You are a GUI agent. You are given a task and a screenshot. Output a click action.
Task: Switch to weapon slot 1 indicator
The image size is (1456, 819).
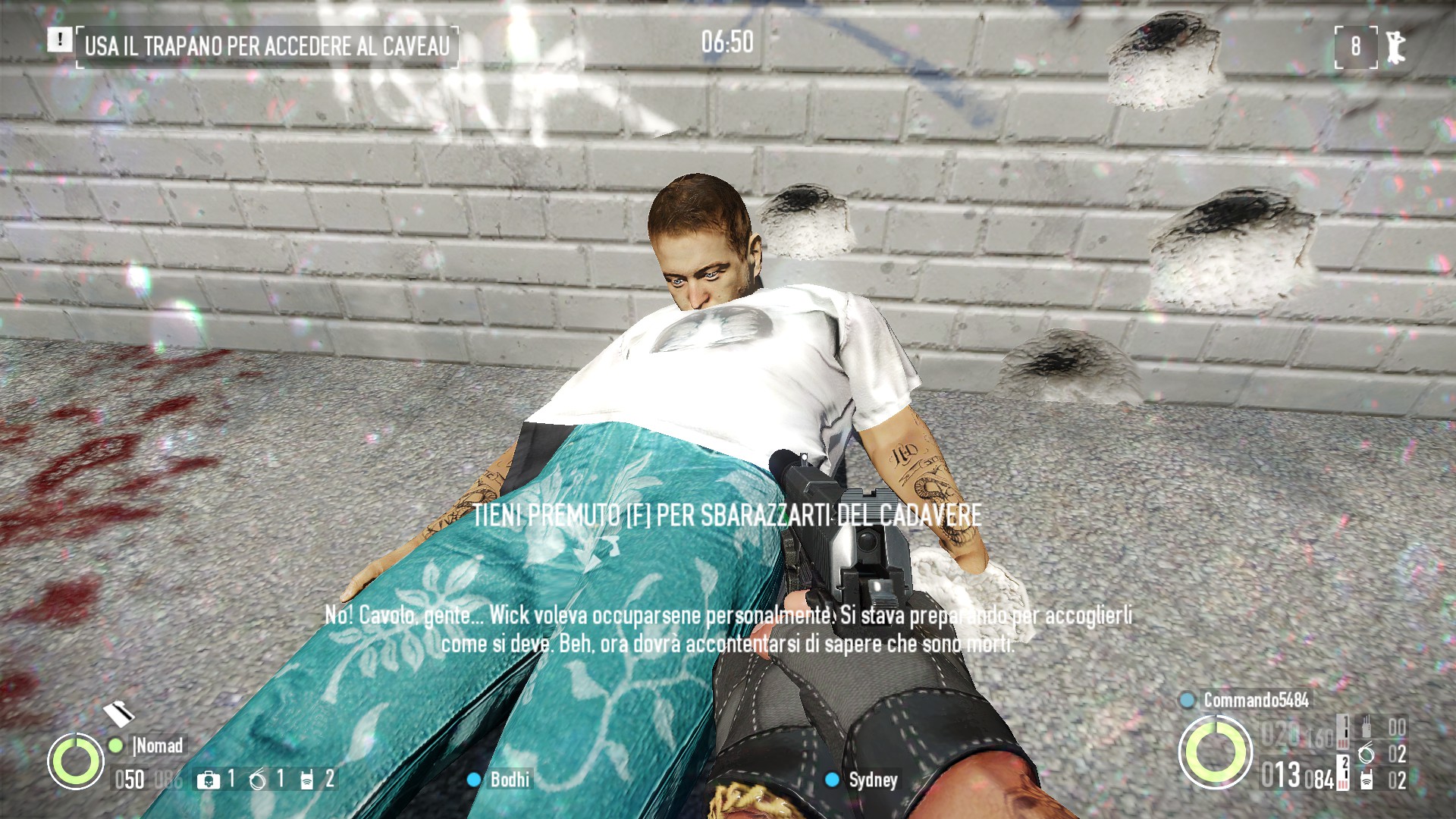point(1343,731)
